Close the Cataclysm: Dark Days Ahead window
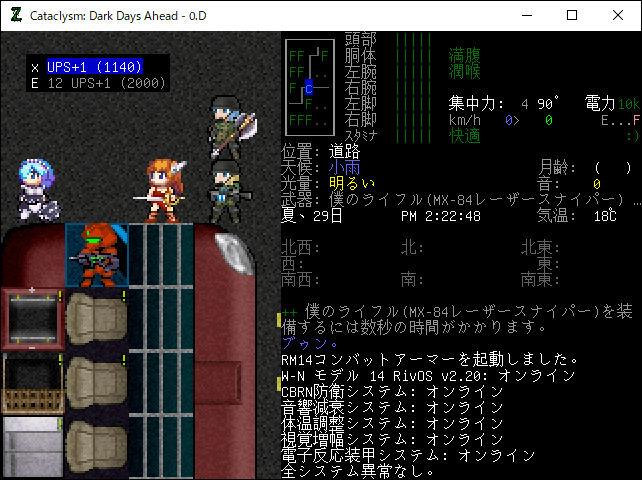Screen dimensions: 642x480 pos(617,15)
